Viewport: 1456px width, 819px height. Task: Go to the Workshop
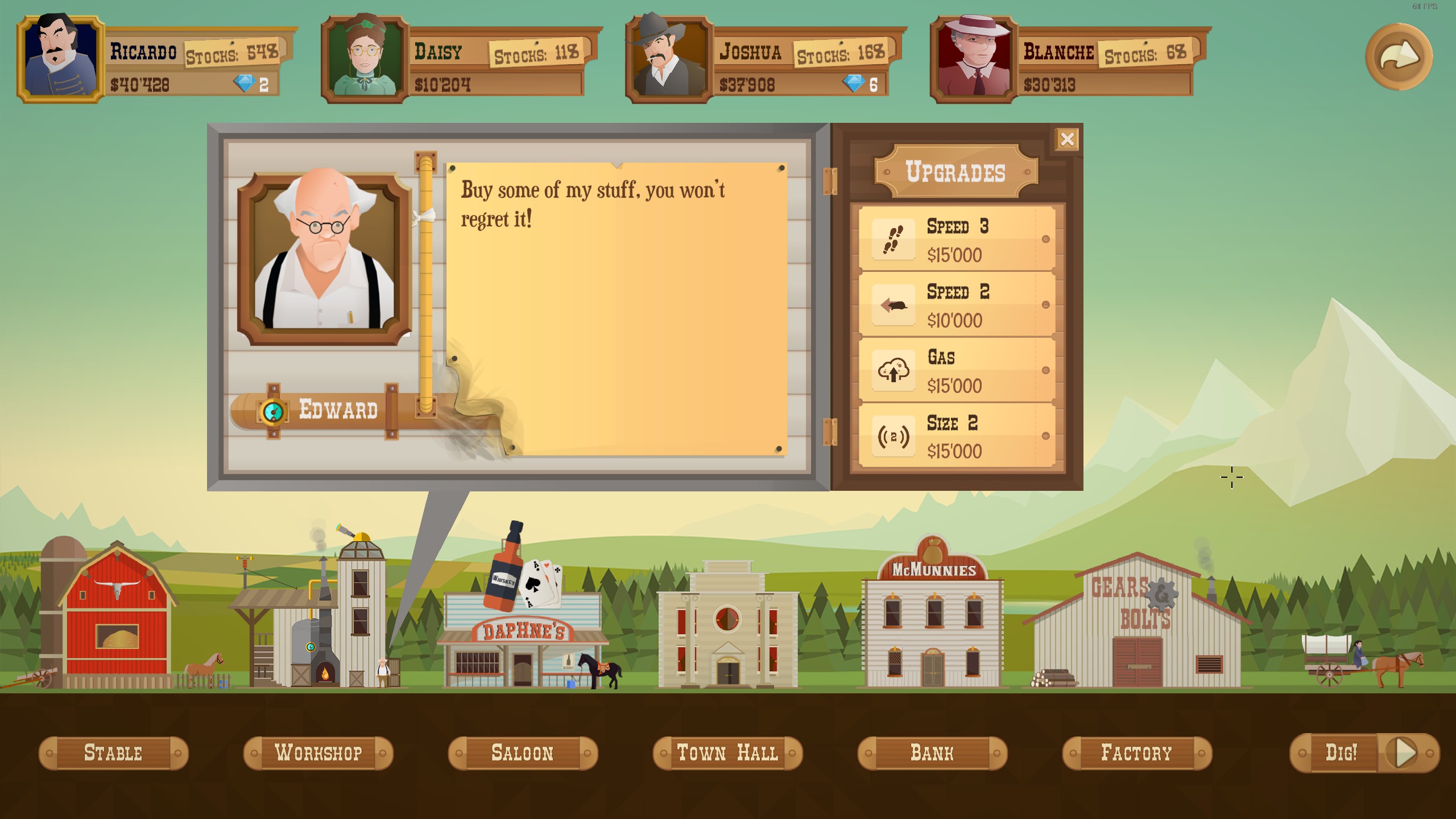(318, 753)
